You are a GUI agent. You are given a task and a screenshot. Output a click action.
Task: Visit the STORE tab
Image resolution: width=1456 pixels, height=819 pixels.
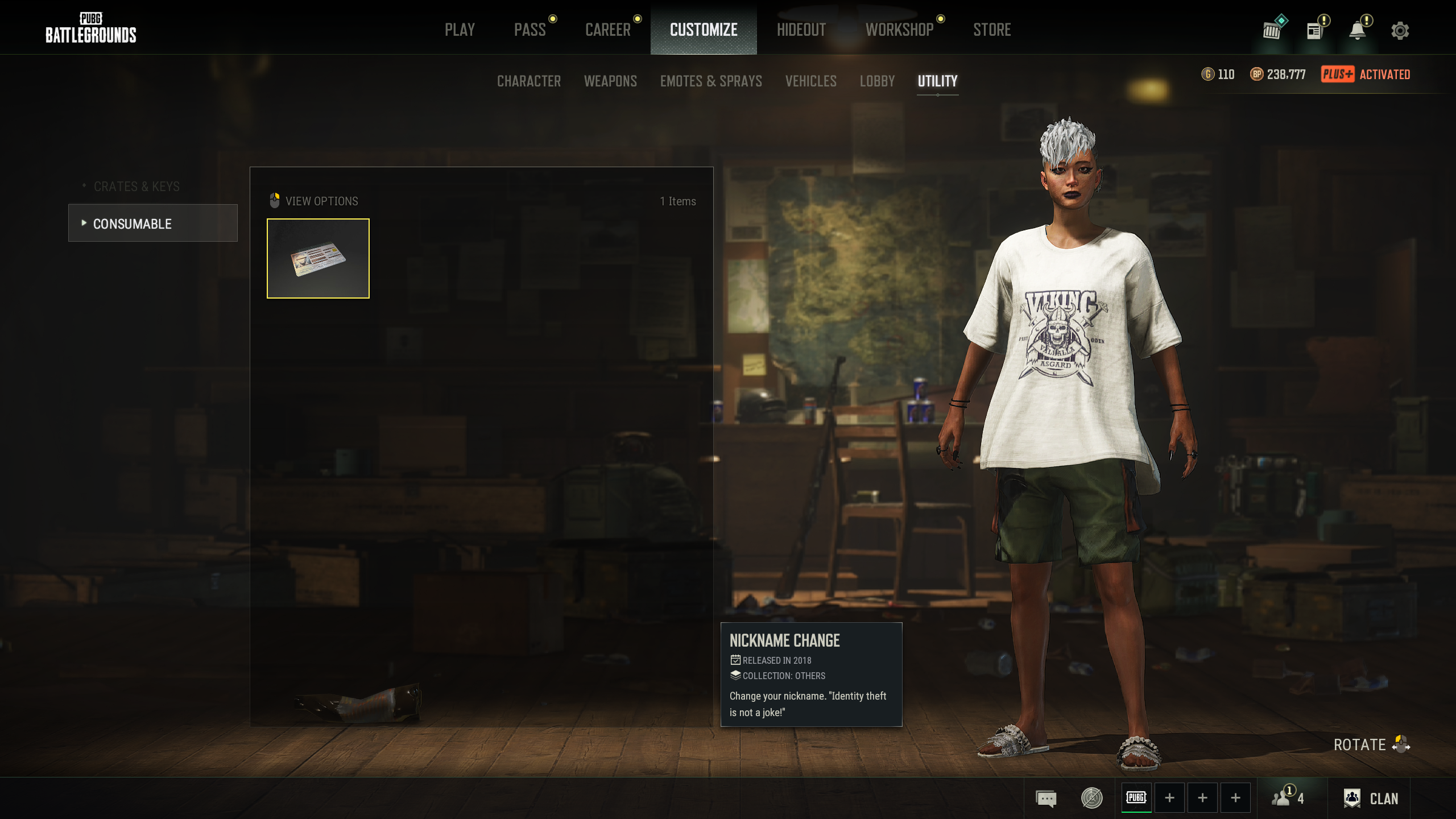tap(992, 30)
